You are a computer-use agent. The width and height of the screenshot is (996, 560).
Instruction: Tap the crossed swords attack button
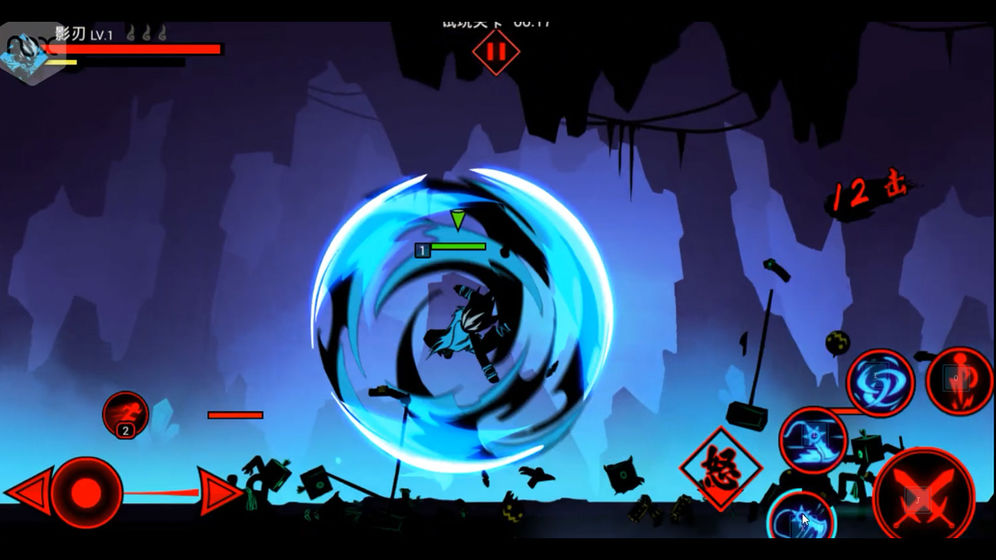[922, 497]
